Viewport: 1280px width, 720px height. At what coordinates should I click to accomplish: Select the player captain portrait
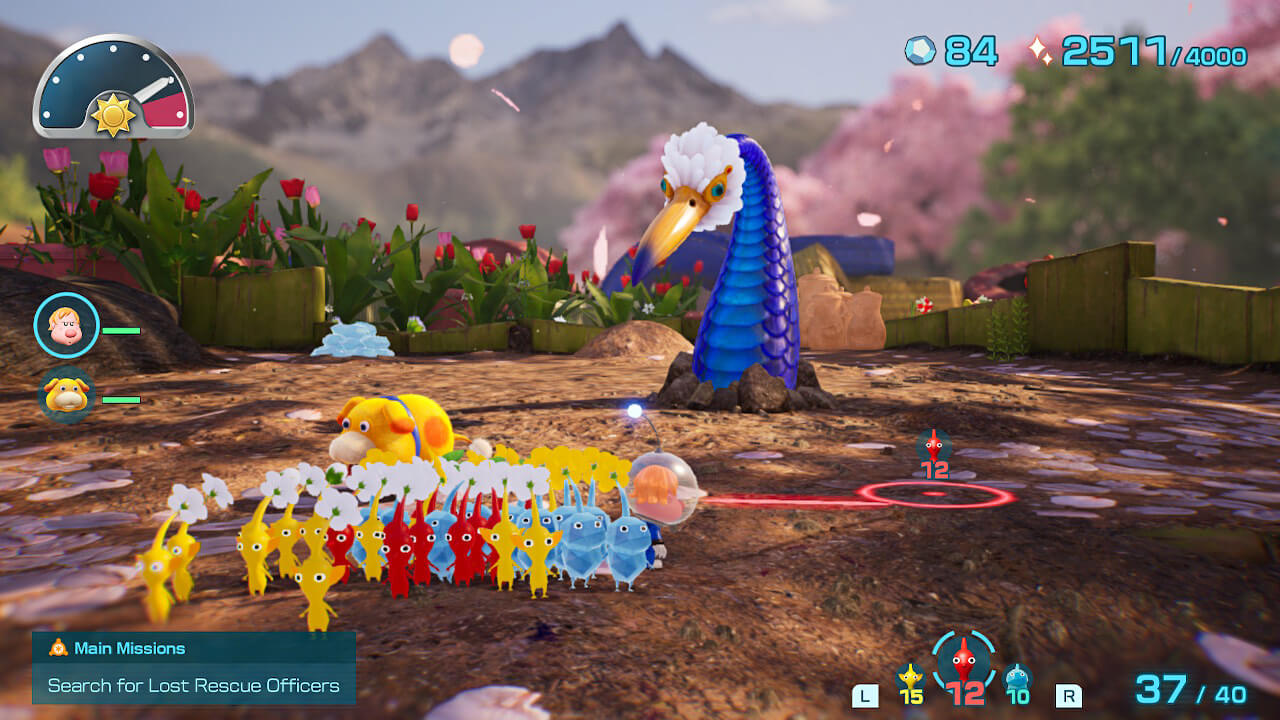click(x=66, y=325)
